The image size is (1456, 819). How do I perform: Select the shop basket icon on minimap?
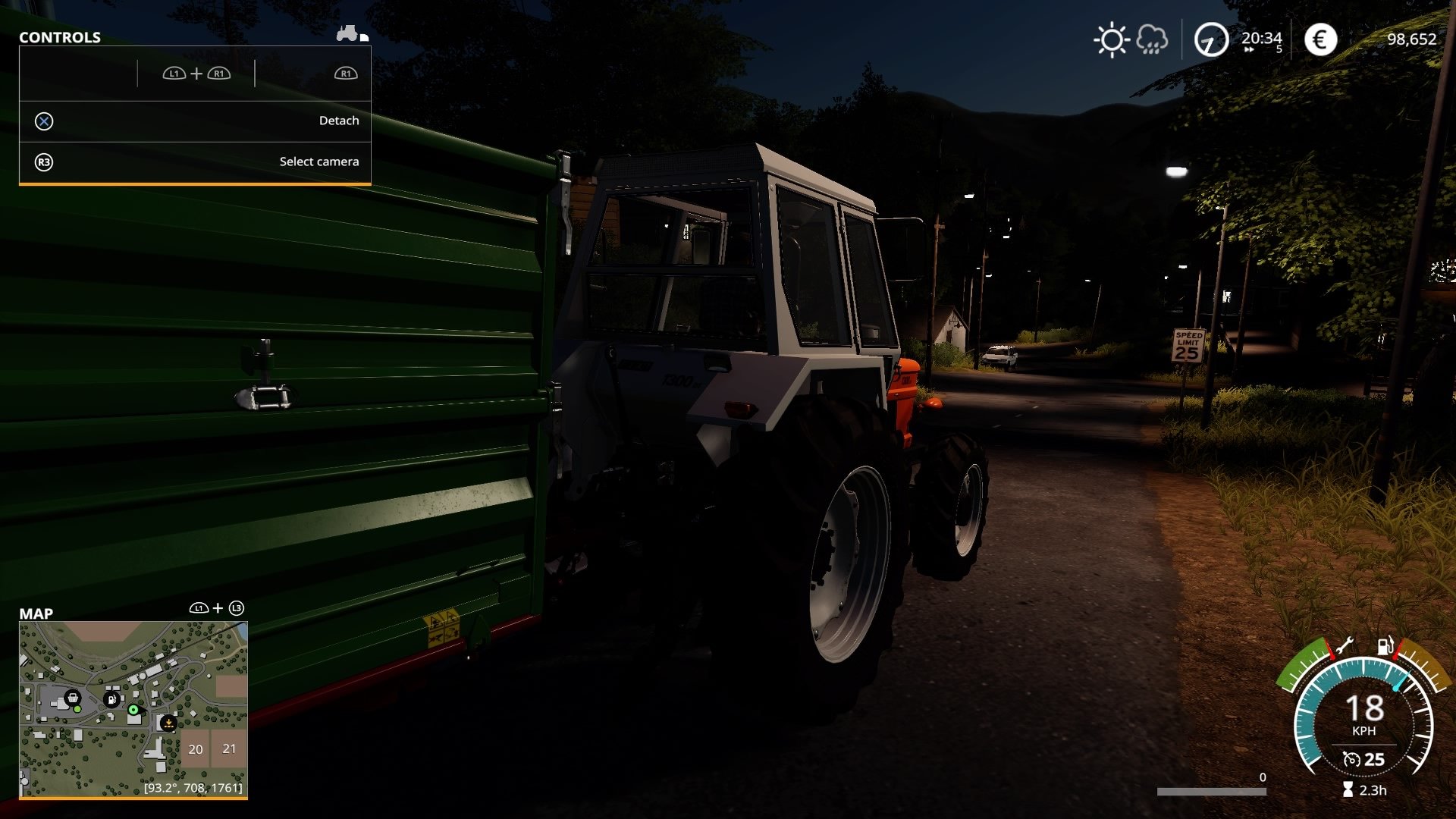[74, 699]
